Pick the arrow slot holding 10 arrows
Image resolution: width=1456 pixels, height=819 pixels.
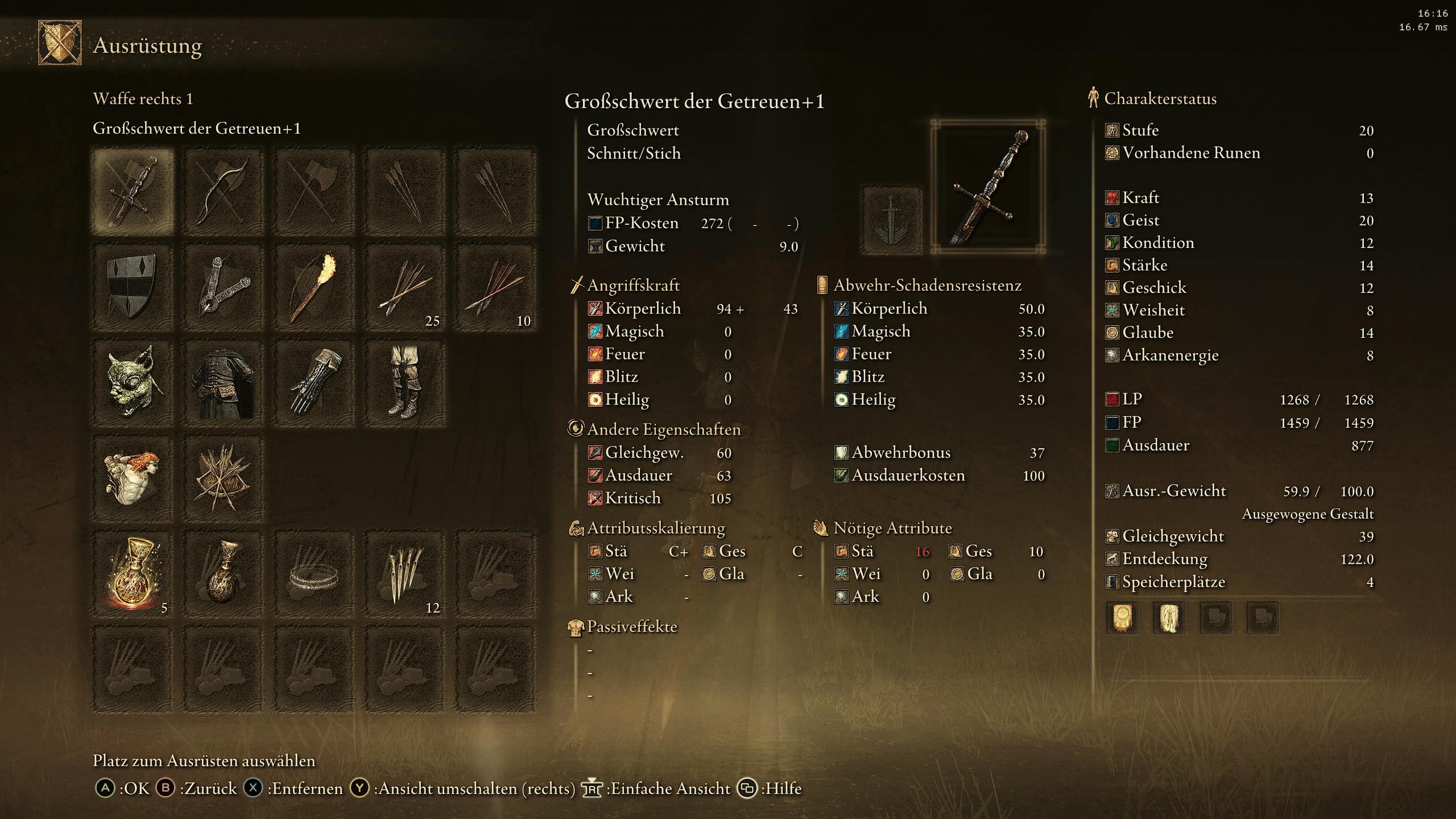pyautogui.click(x=496, y=288)
